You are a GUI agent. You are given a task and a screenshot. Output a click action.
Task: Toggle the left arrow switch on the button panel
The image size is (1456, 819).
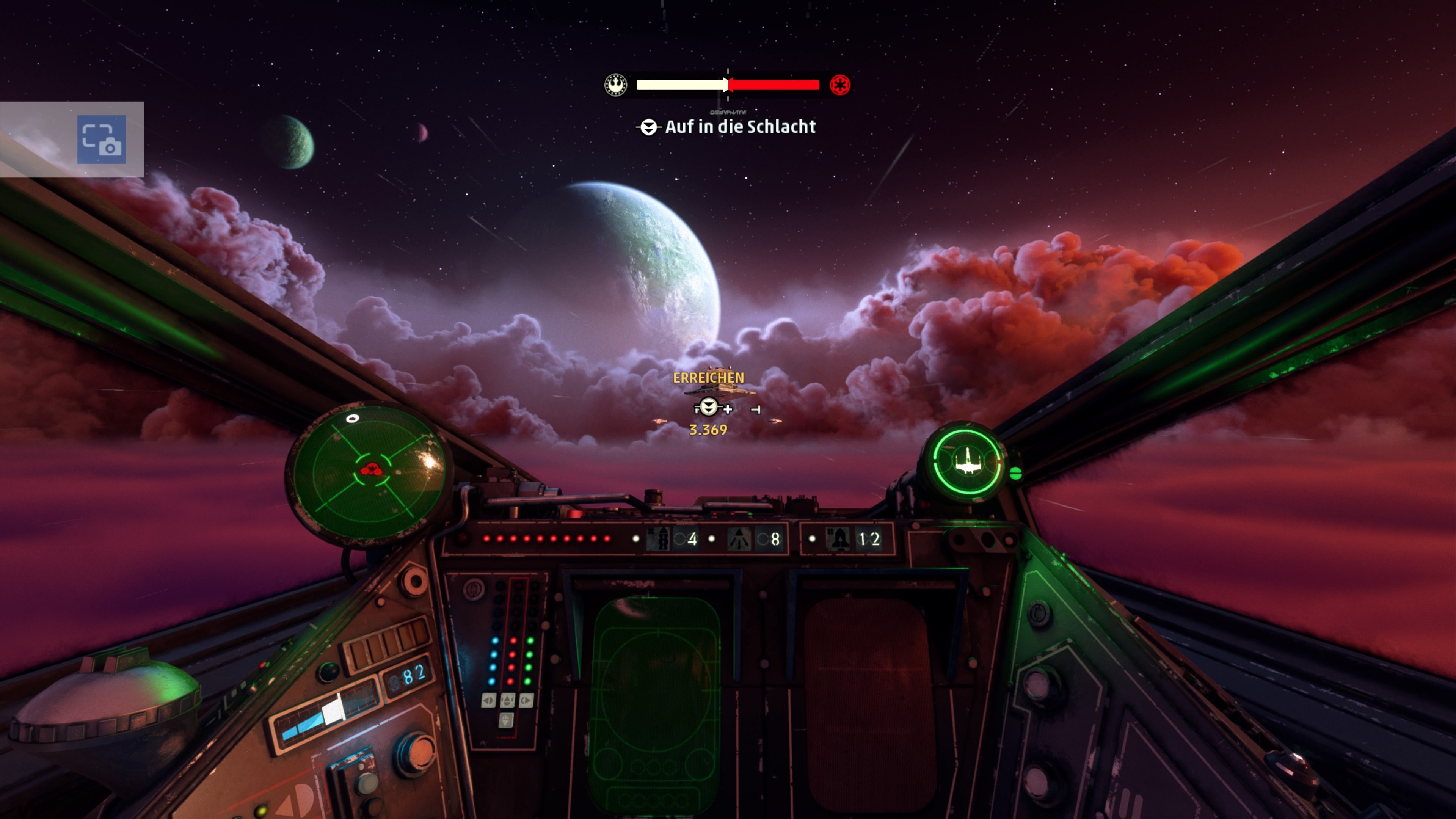pyautogui.click(x=489, y=701)
